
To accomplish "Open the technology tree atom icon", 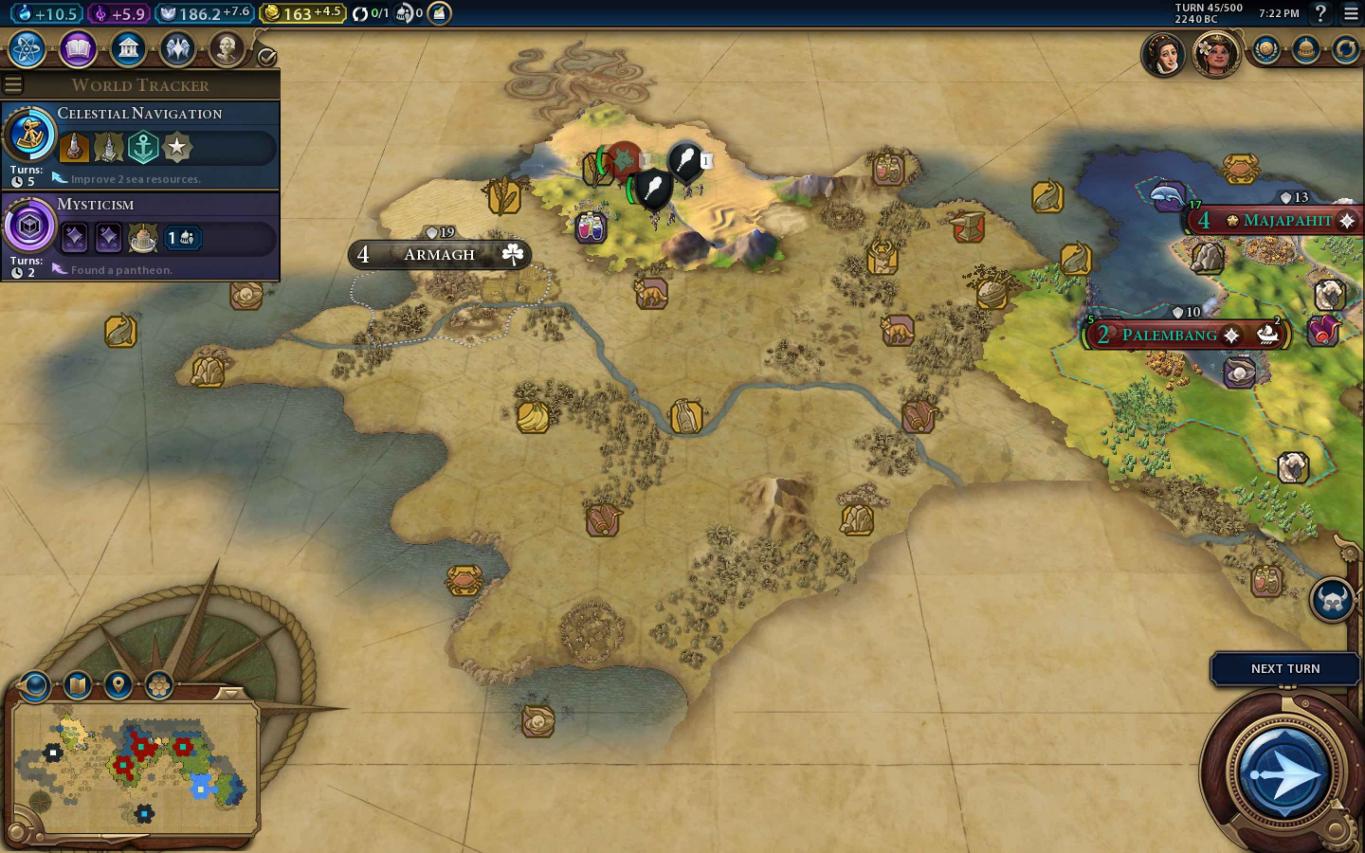I will (27, 48).
